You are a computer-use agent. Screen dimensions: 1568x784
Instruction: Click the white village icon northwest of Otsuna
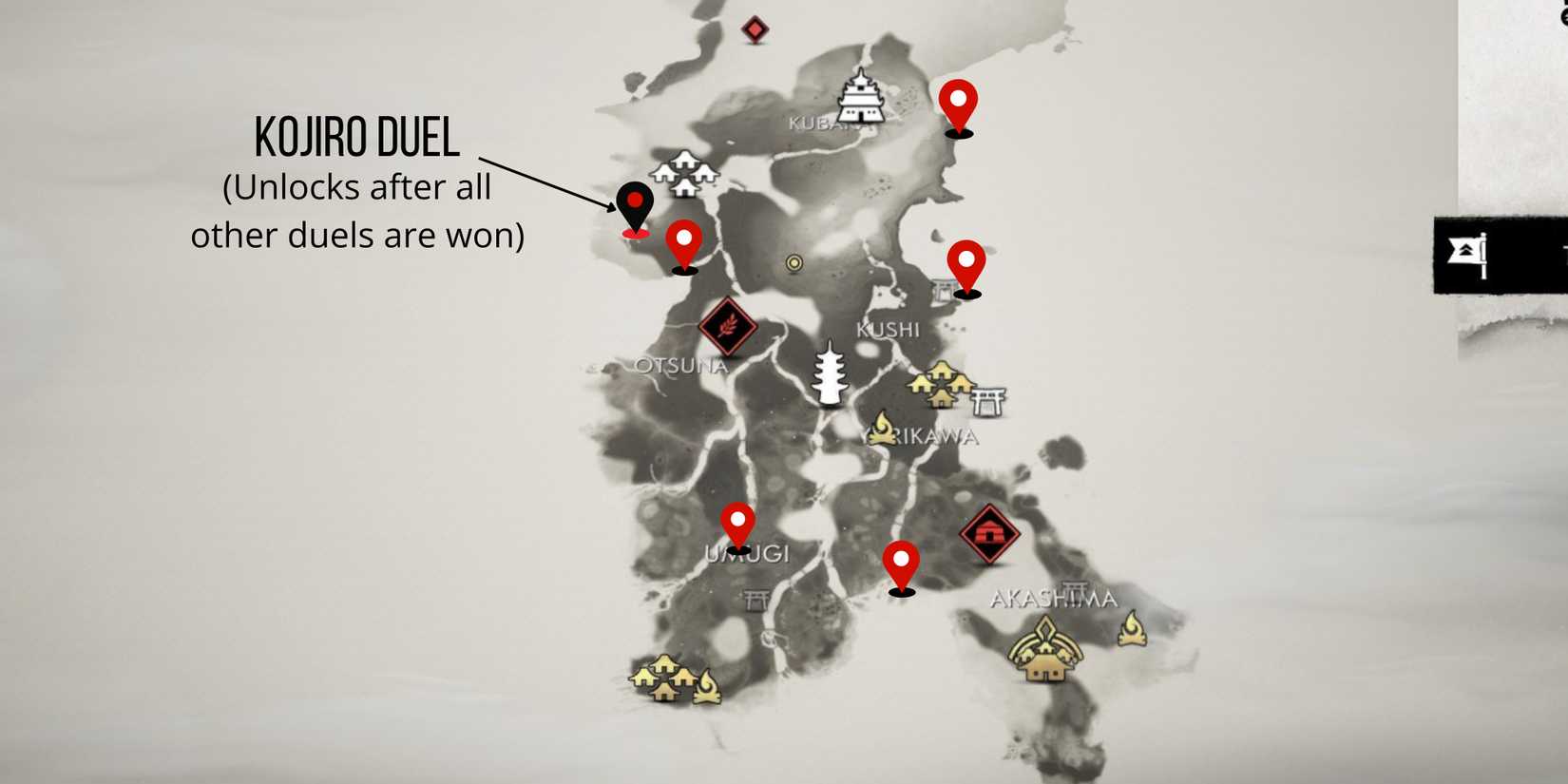(x=686, y=173)
